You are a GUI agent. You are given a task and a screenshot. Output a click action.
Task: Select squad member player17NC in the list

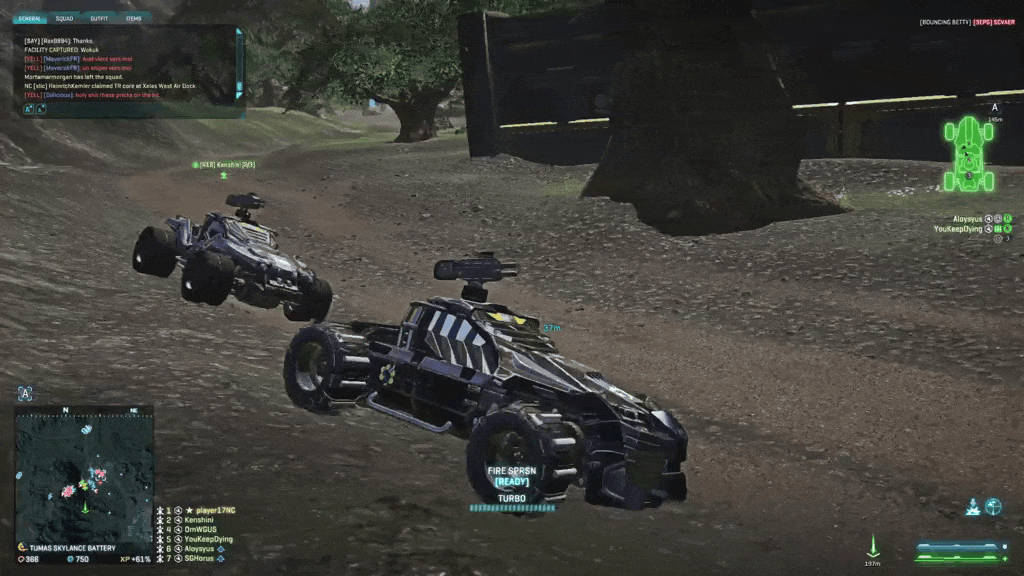point(208,510)
